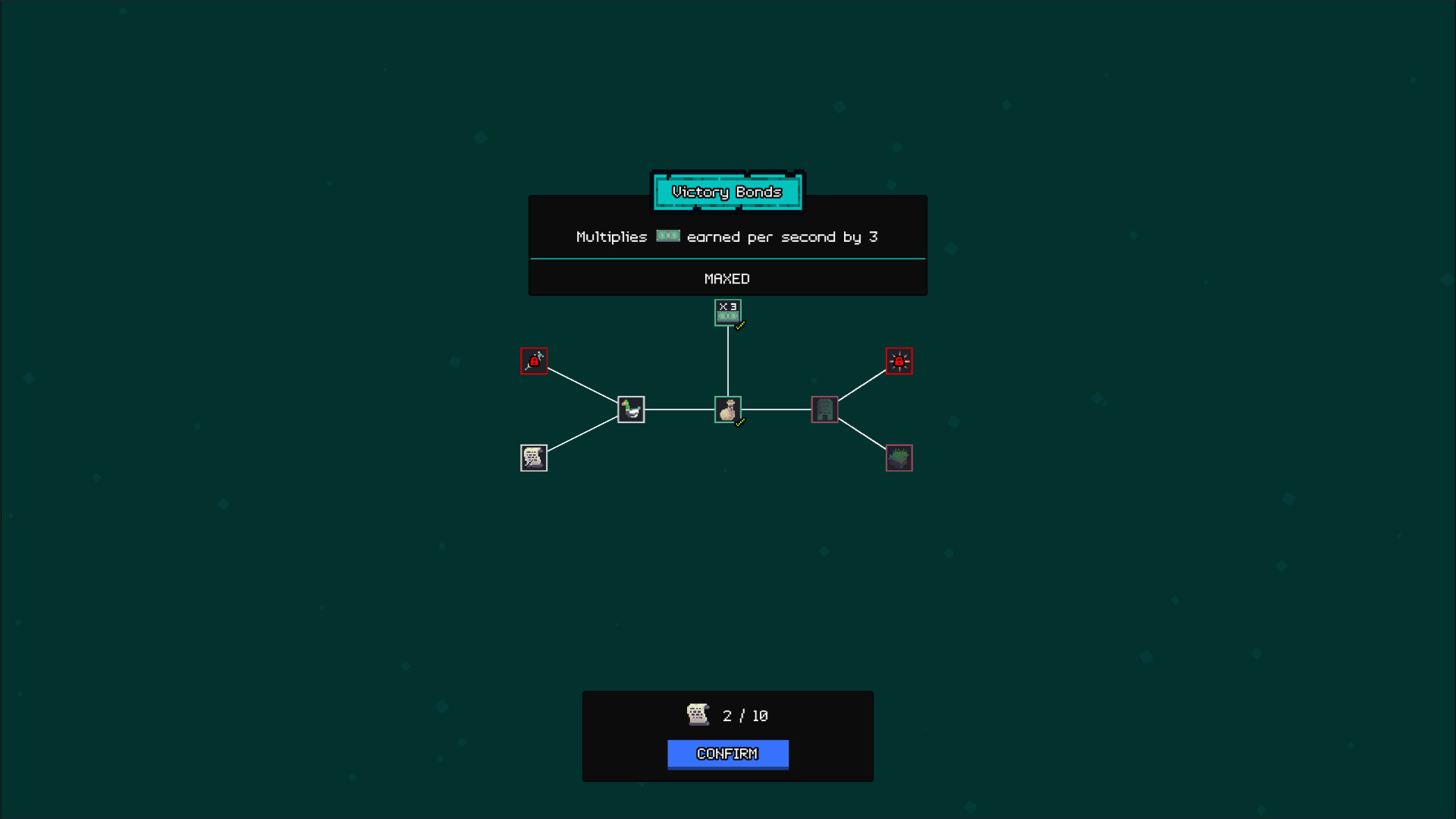1456x819 pixels.
Task: Click the MAXED status label
Action: (x=727, y=278)
